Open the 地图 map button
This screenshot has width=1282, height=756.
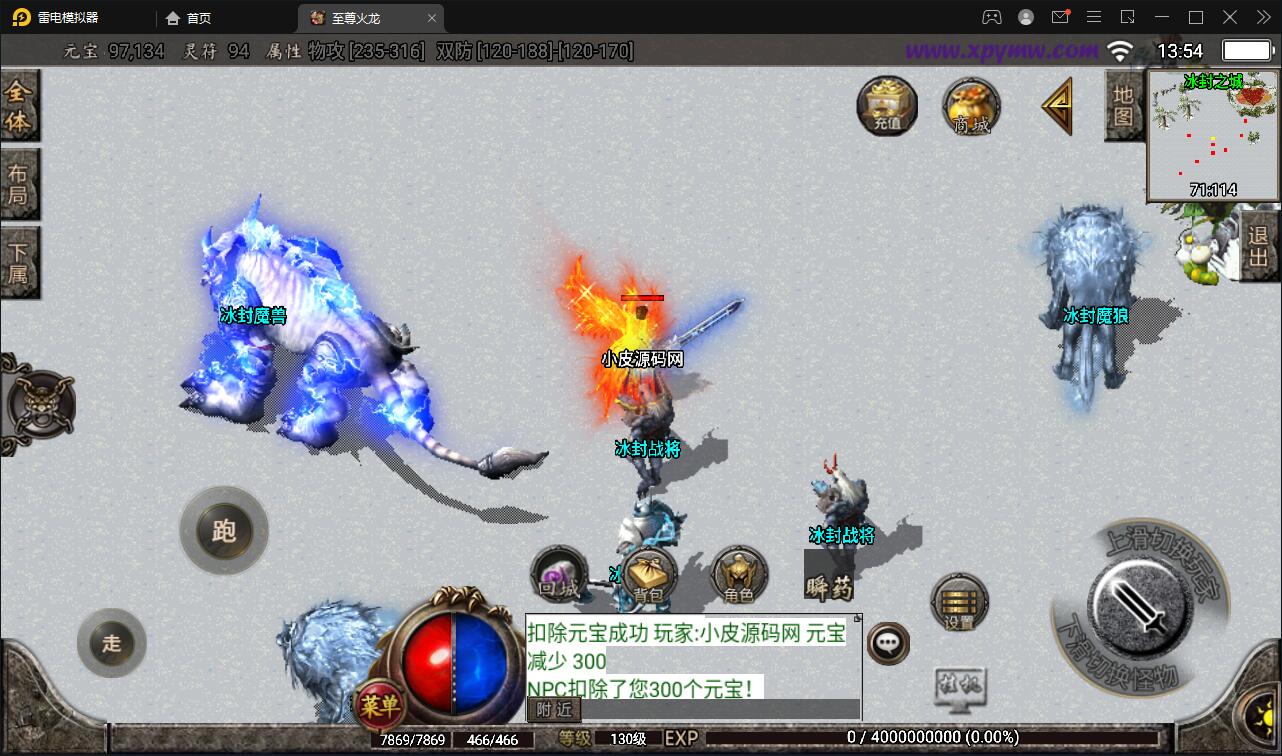[1123, 106]
